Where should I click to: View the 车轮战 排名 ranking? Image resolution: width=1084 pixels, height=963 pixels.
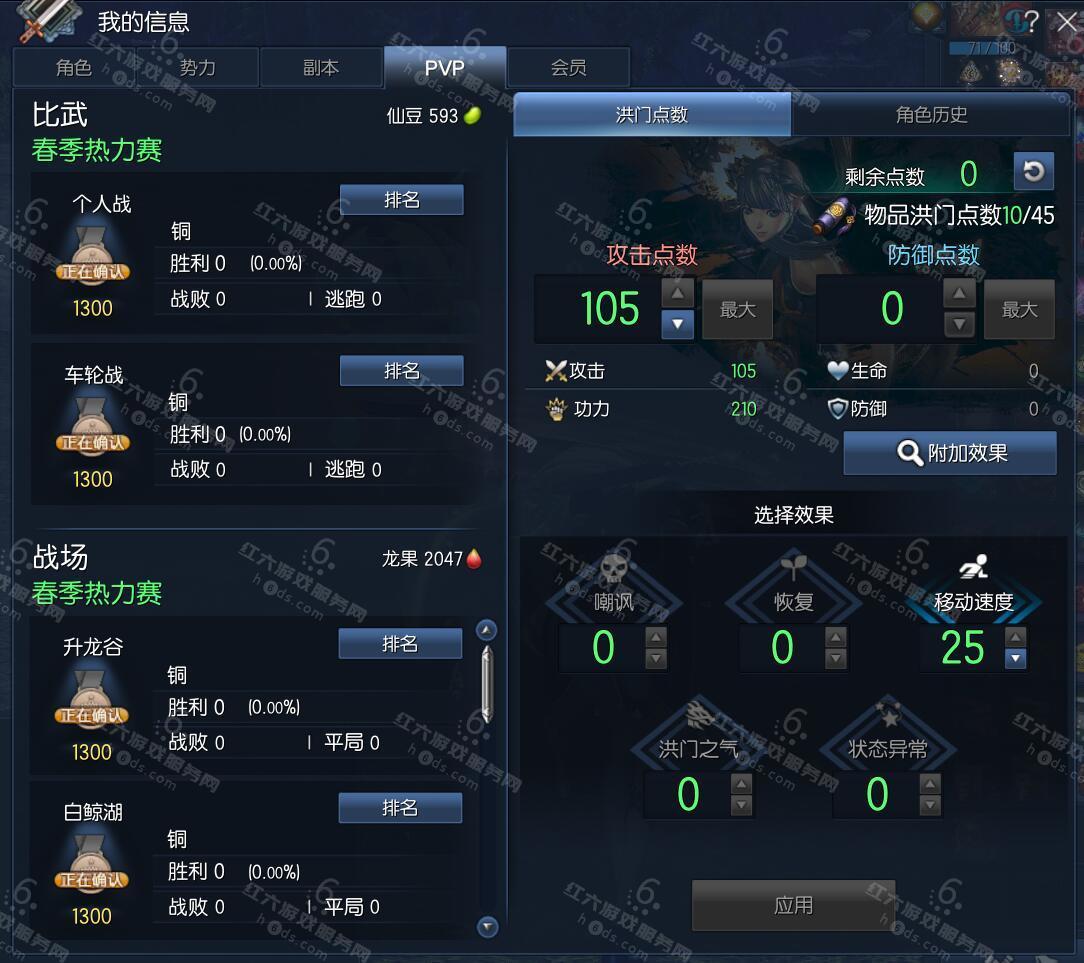(x=401, y=371)
